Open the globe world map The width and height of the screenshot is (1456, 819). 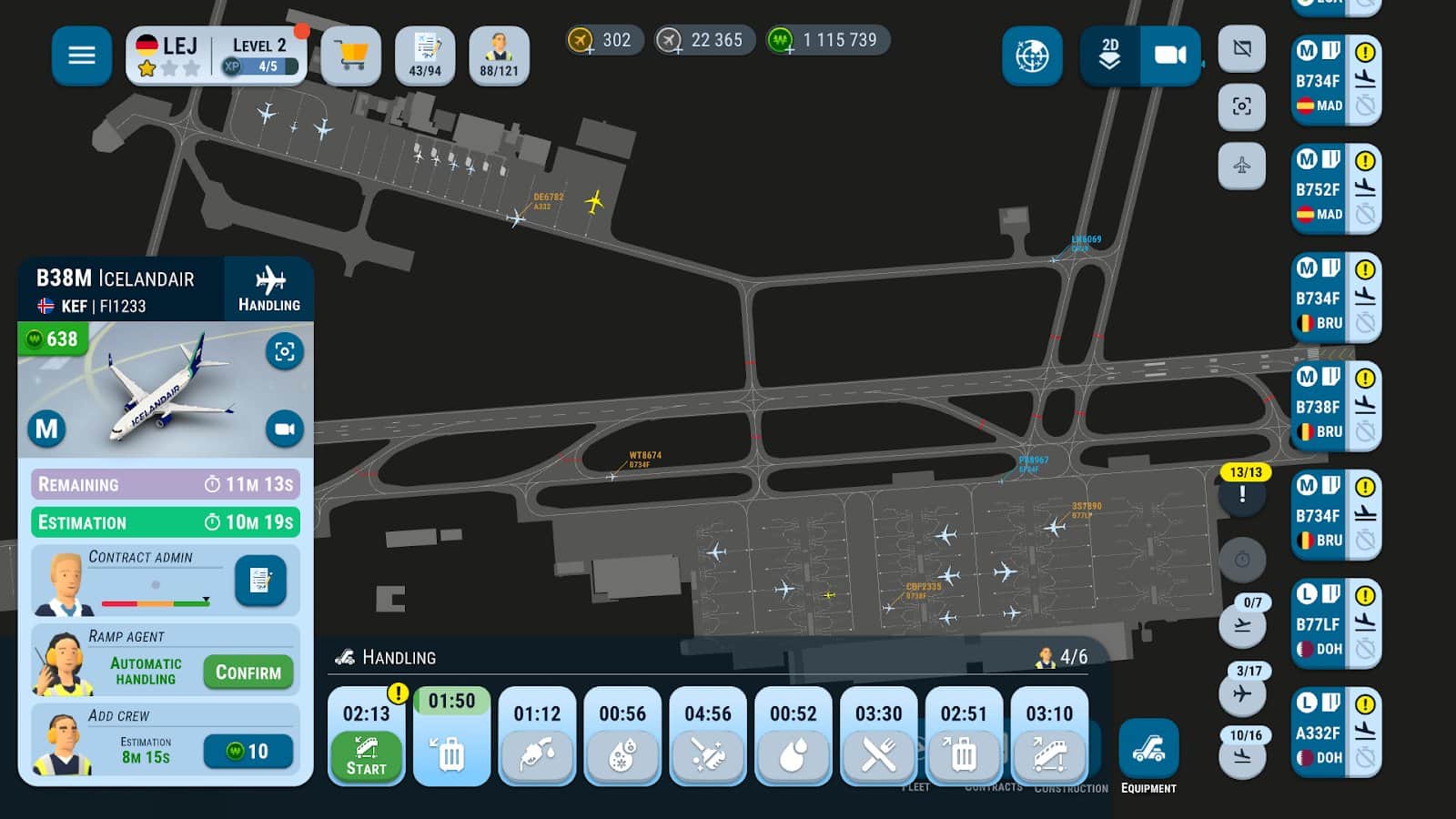(x=1032, y=56)
